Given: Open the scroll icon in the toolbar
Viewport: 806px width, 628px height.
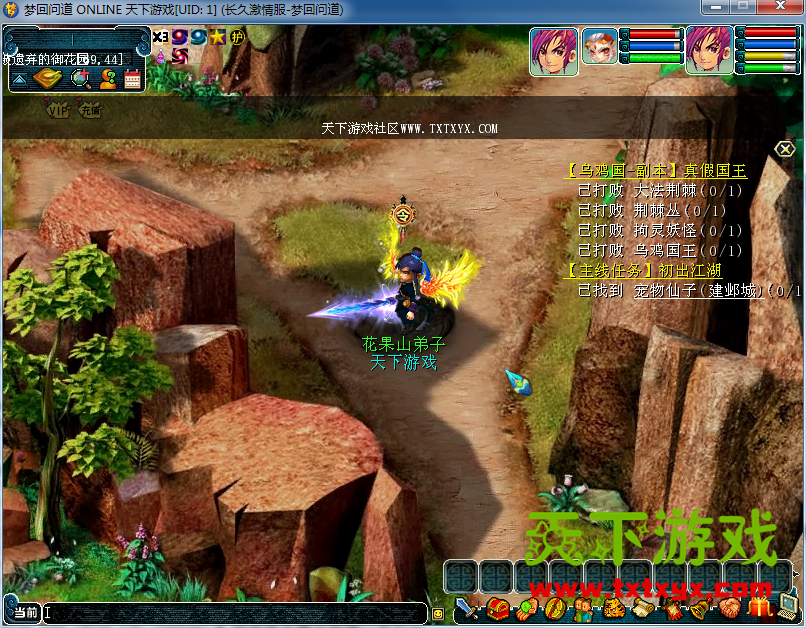Looking at the screenshot, I should (x=641, y=607).
